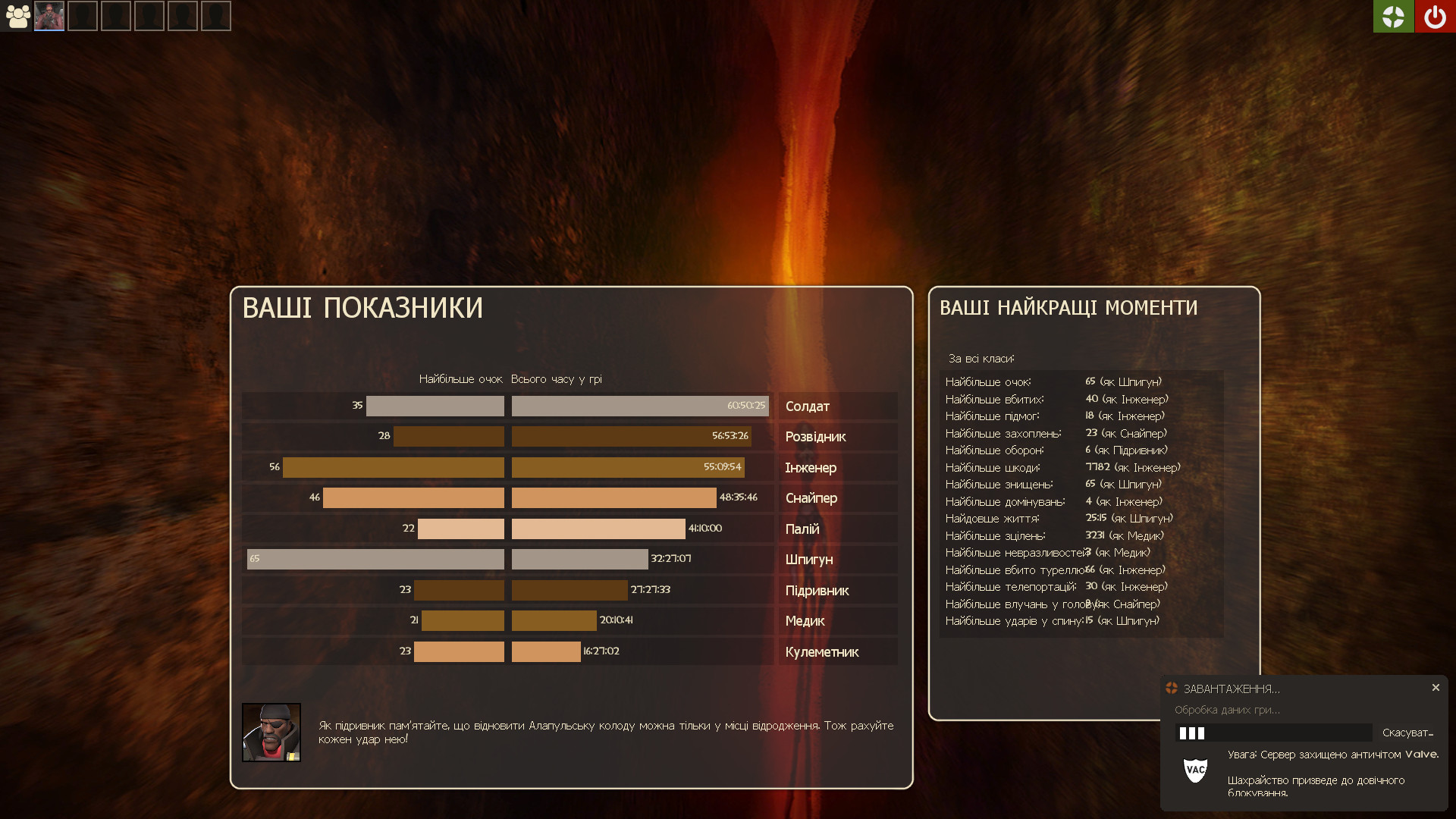Screen dimensions: 1456x819
Task: Dismiss the ЗАВАНТАЖЕННЯ popup with its X
Action: (1436, 687)
